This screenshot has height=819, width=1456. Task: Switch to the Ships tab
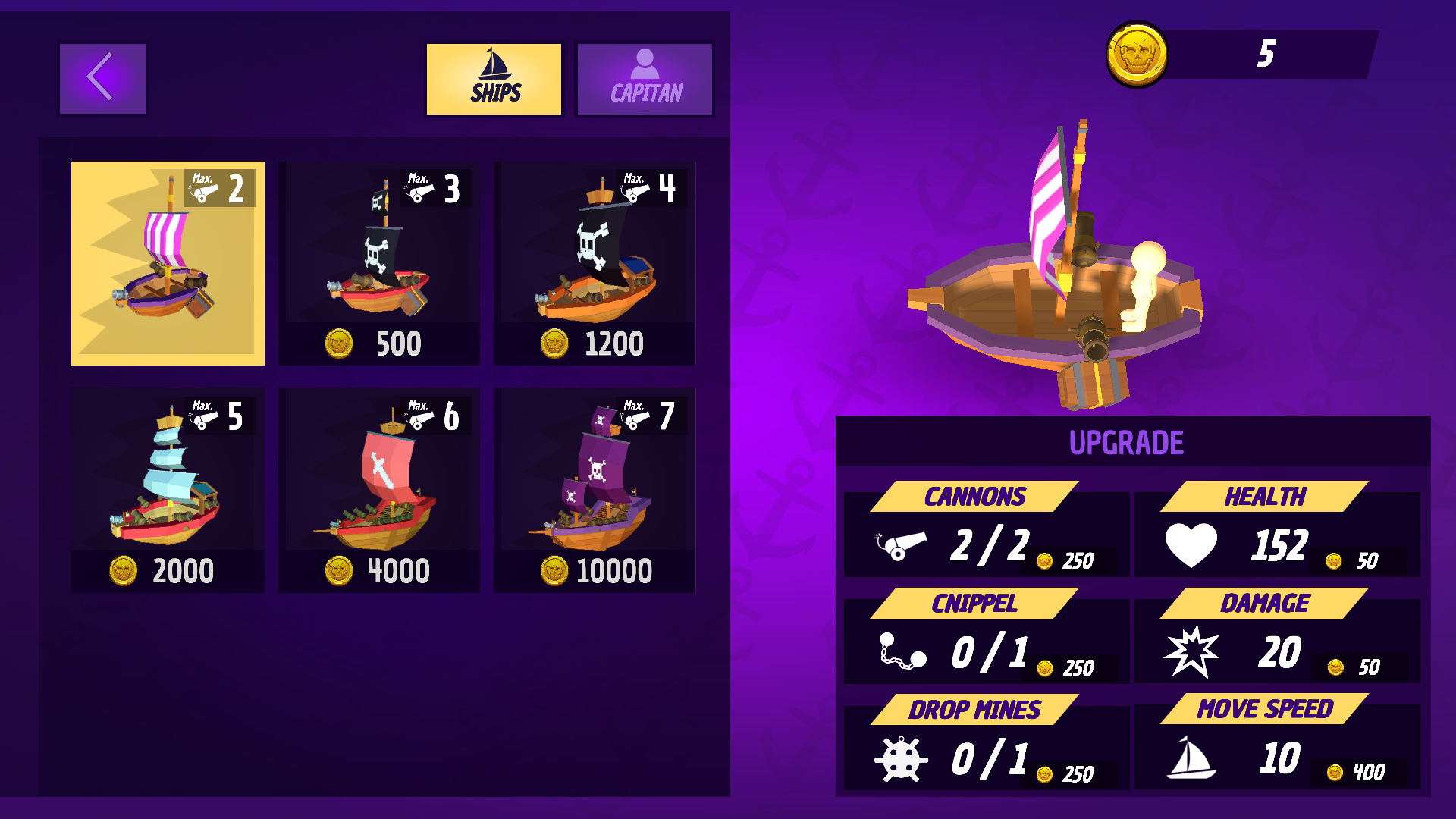click(494, 79)
